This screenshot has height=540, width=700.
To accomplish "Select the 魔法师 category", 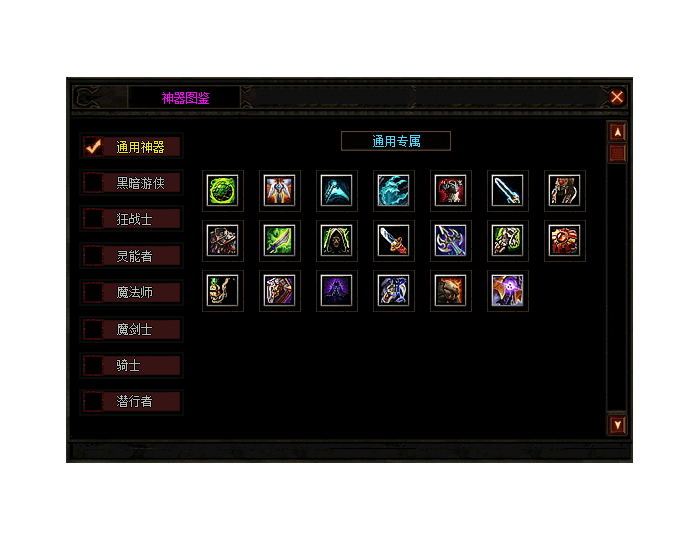I will (x=132, y=293).
